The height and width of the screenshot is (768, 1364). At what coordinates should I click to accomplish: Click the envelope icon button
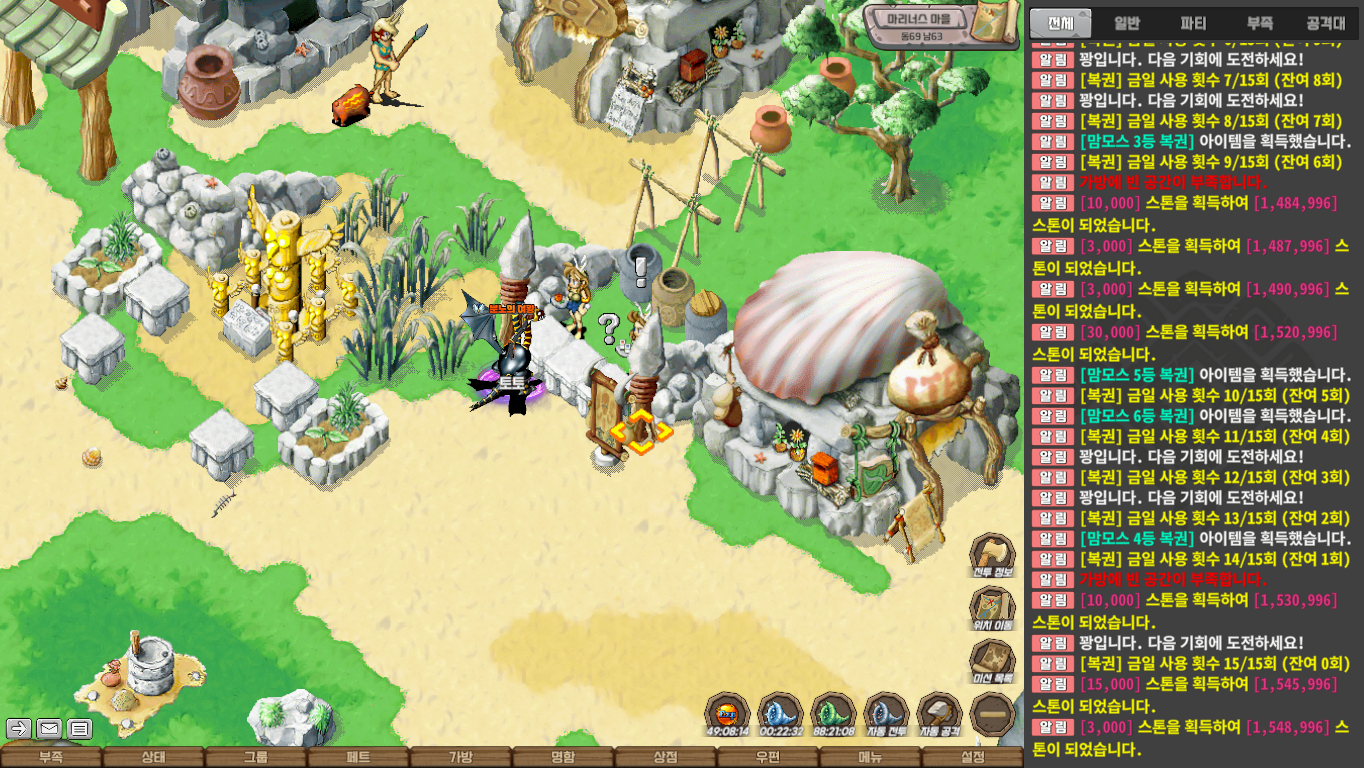49,728
